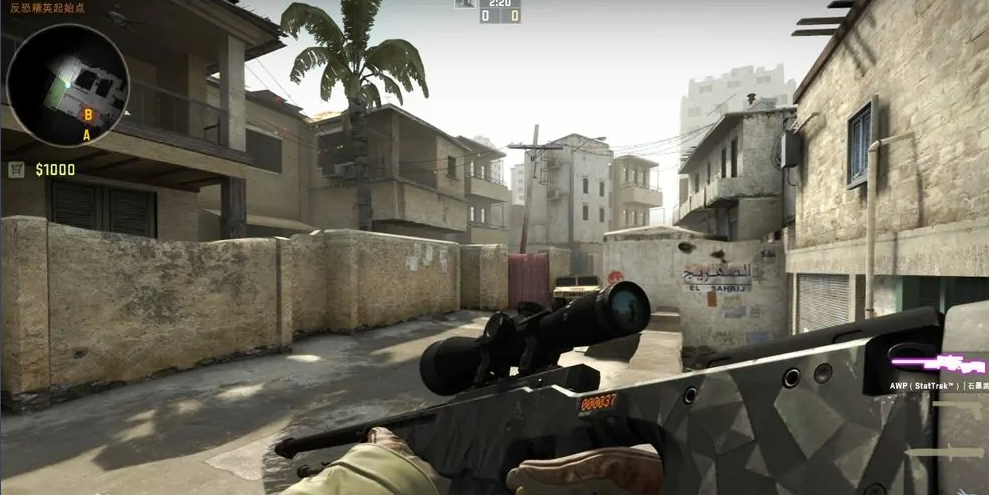Click the player avatar beside the timer
989x495 pixels.
(x=465, y=4)
